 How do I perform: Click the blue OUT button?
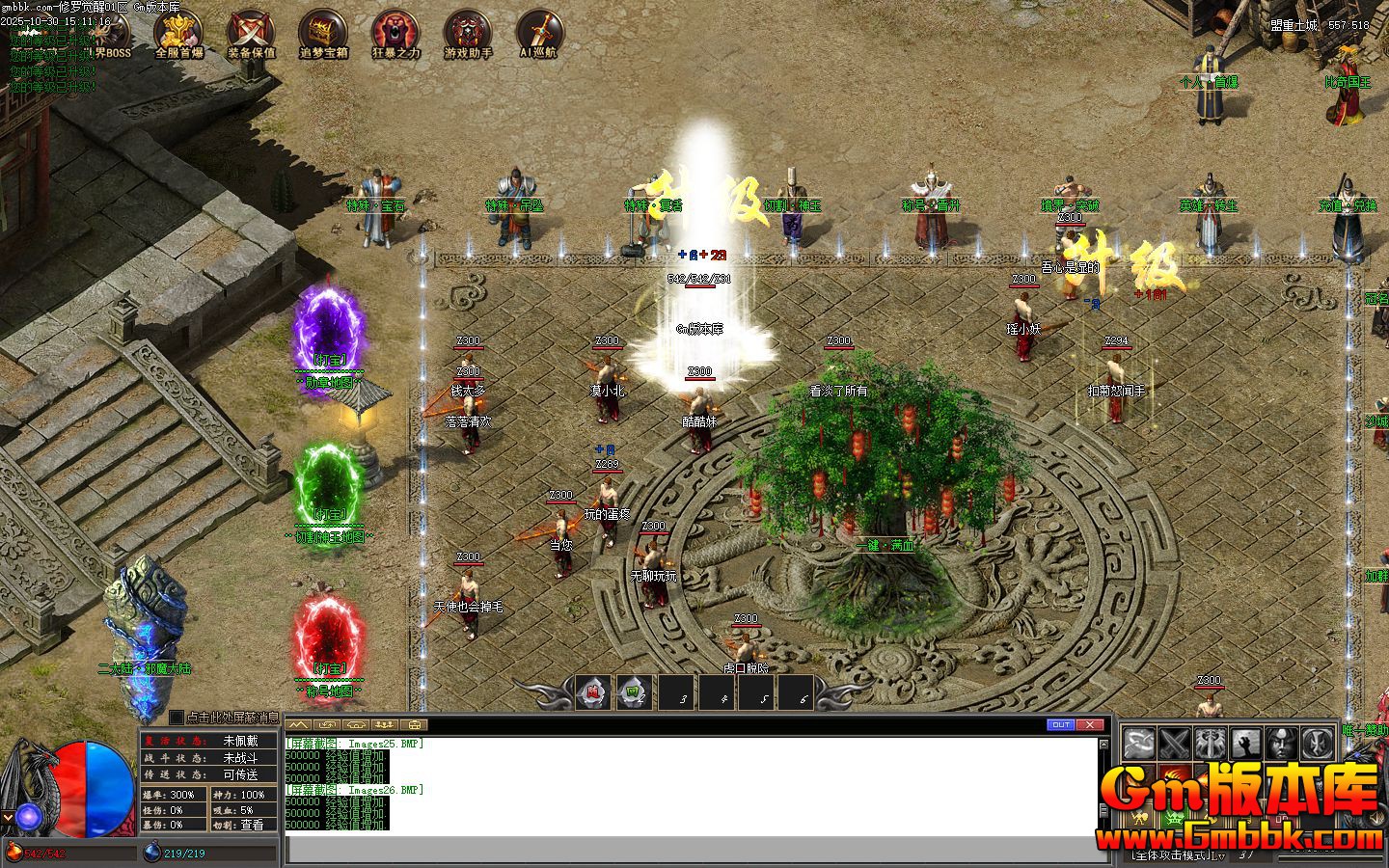(1060, 725)
